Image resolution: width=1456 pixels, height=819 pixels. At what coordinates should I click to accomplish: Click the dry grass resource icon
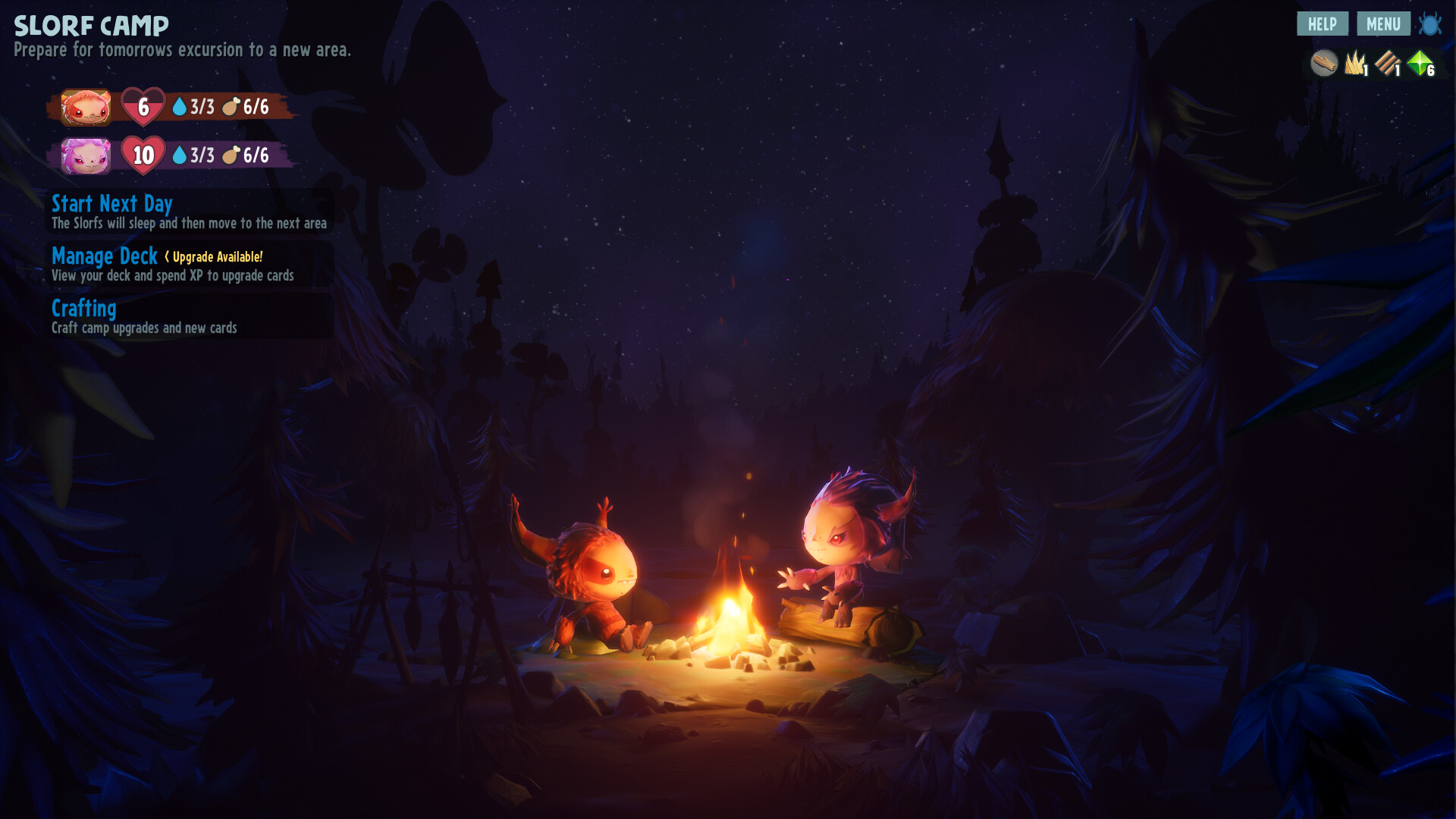(1354, 63)
